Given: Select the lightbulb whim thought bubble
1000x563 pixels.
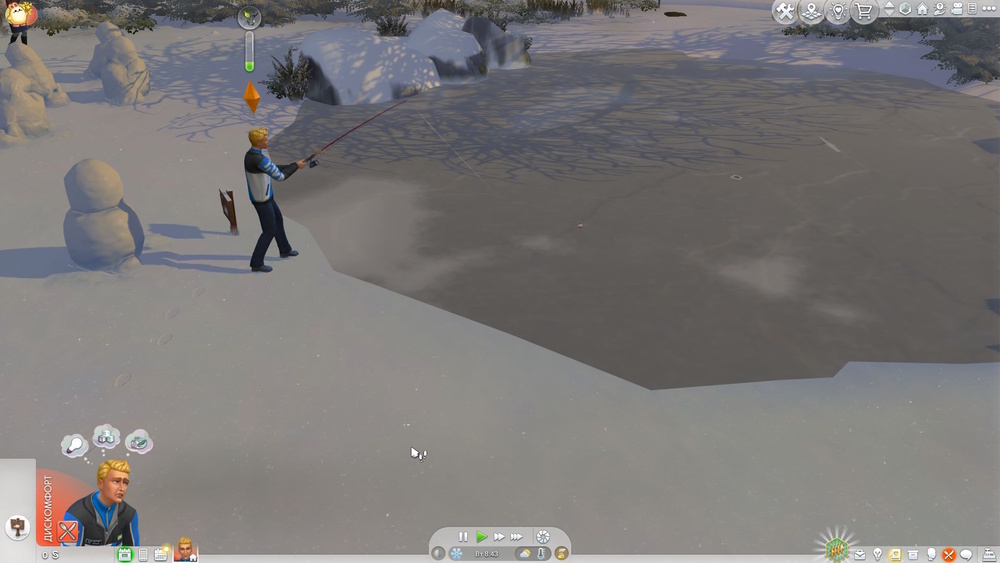Looking at the screenshot, I should coord(74,445).
